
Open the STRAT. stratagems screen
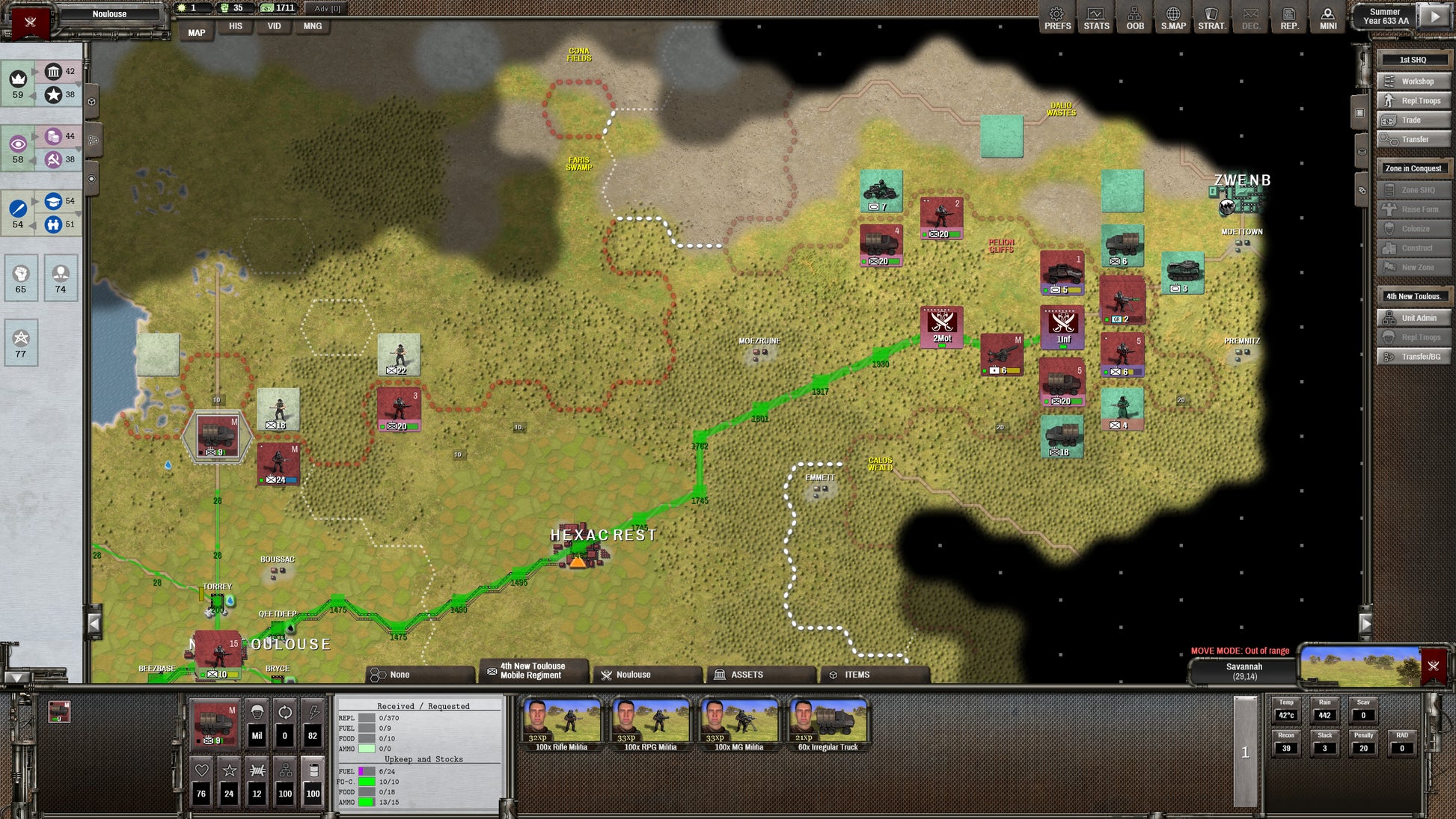pos(1211,18)
